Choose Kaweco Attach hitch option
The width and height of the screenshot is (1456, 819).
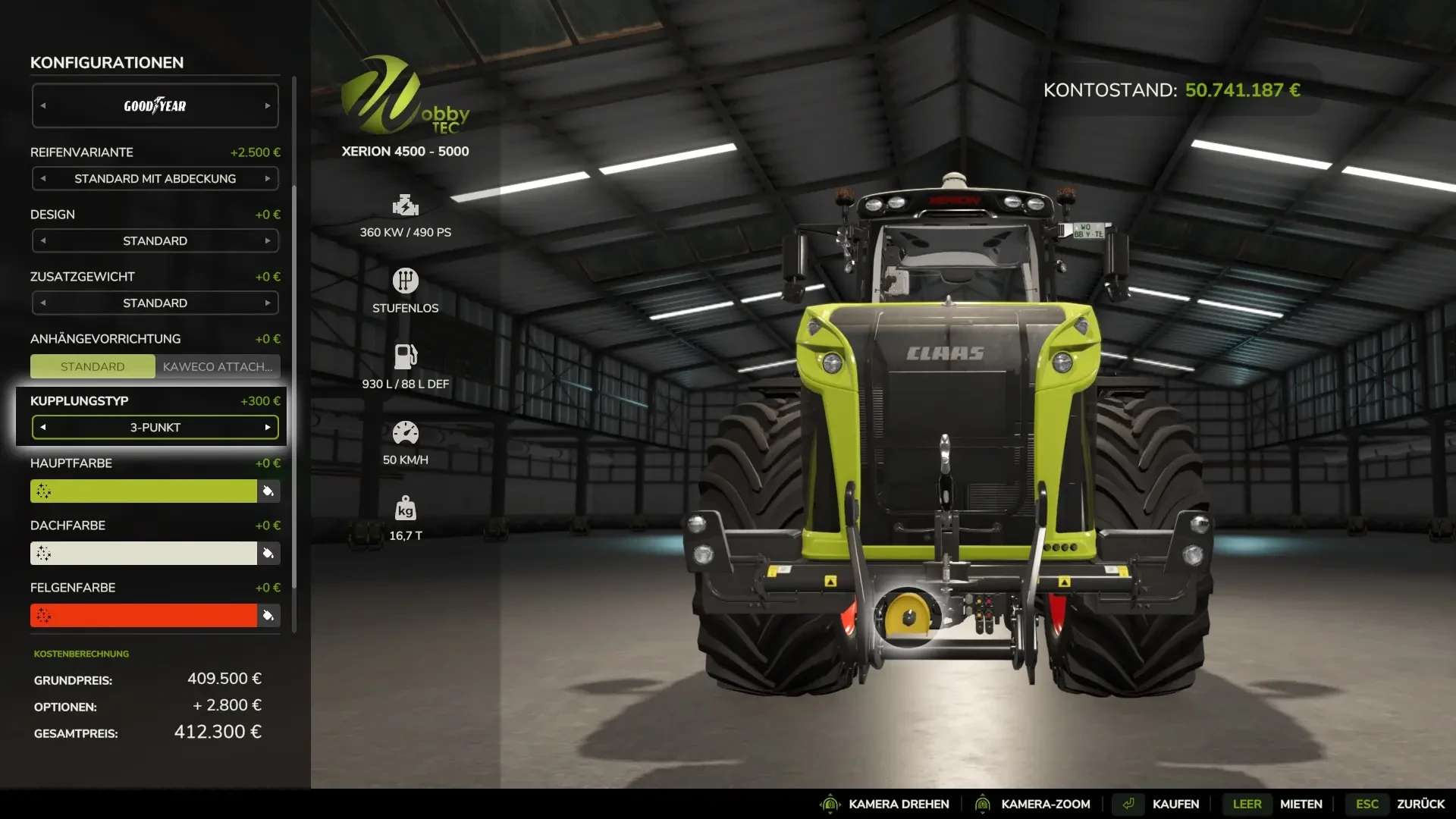click(x=218, y=367)
